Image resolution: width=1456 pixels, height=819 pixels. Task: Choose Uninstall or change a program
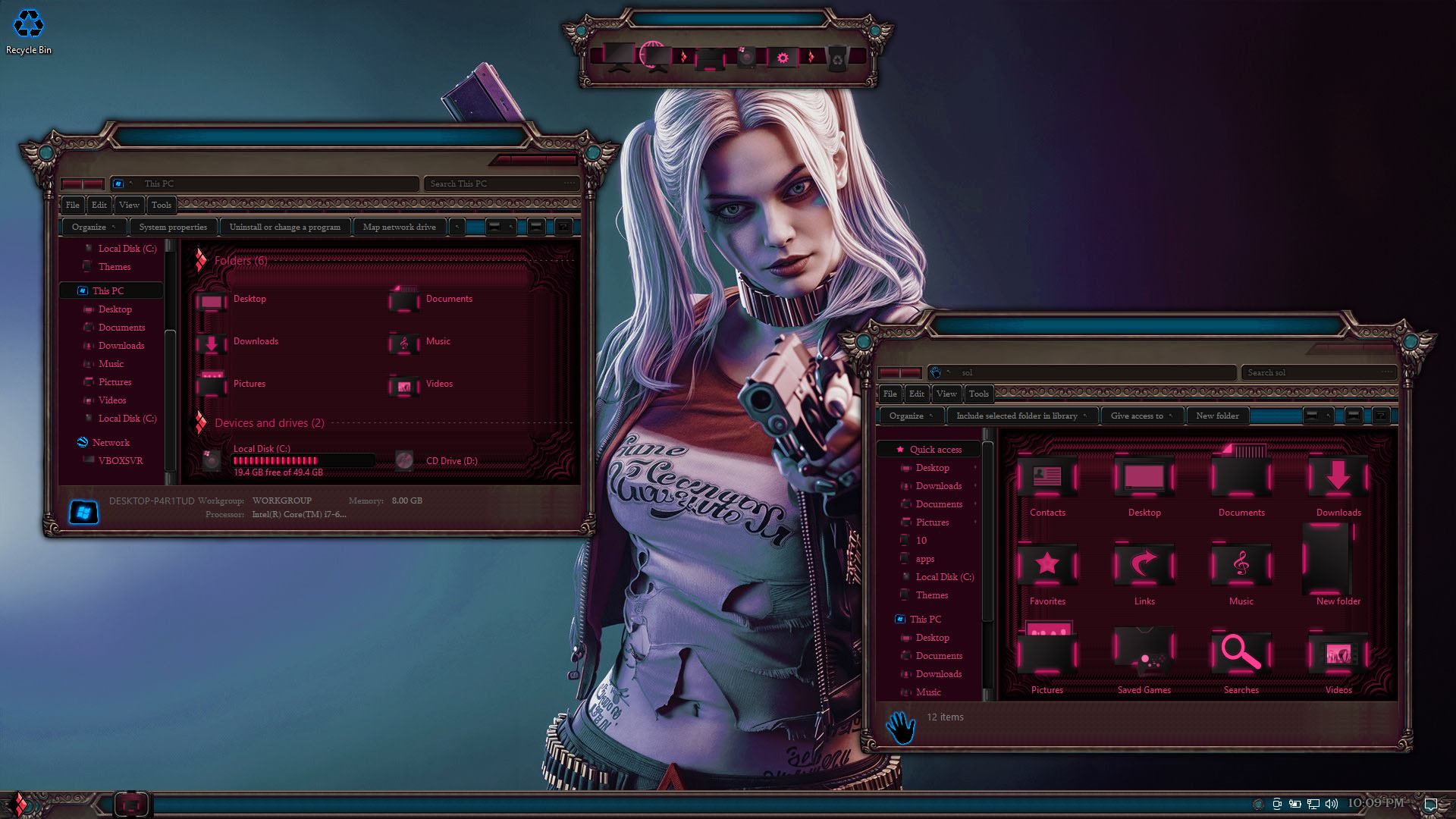[x=284, y=227]
